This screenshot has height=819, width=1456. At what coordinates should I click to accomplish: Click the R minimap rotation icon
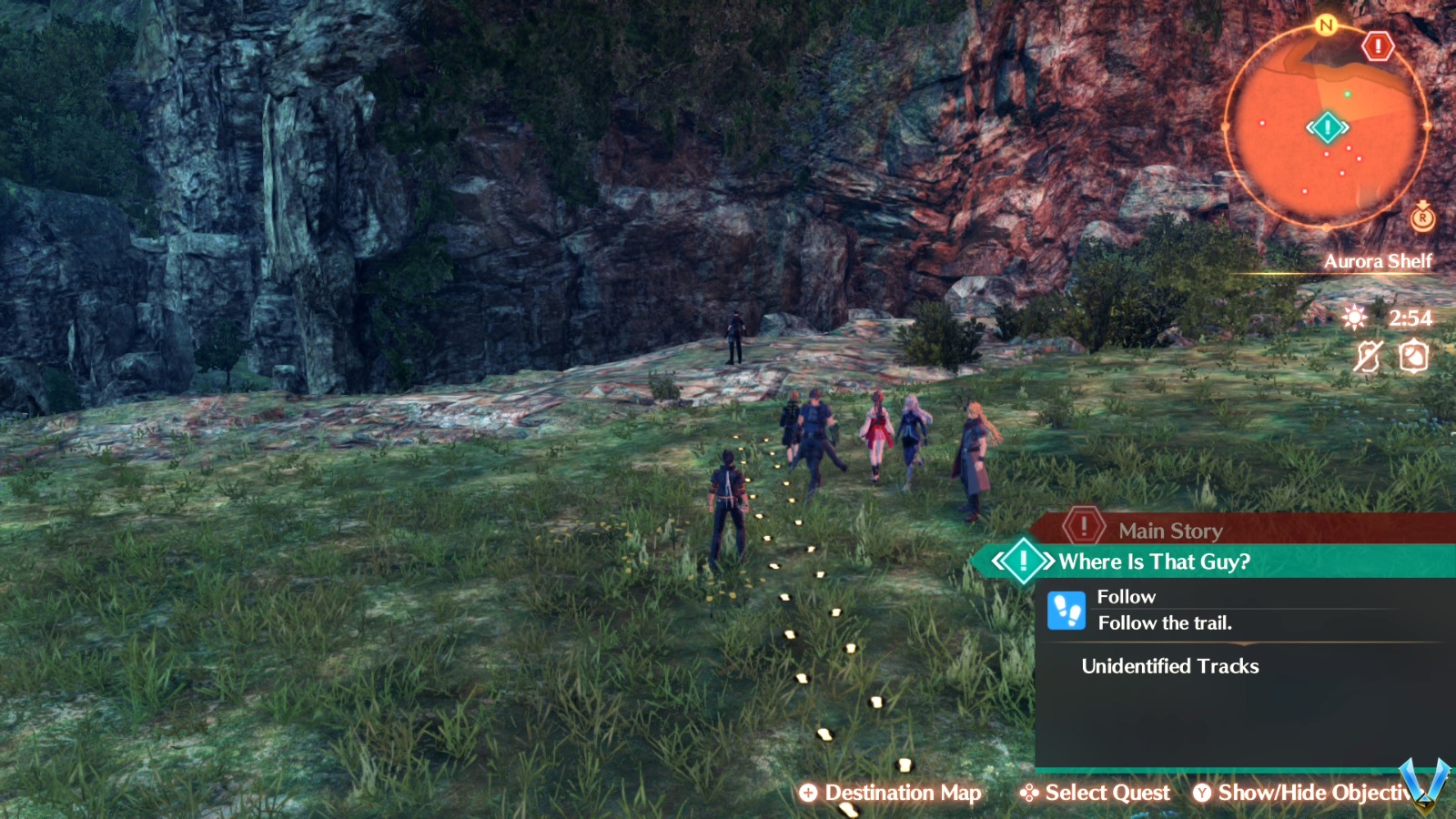(x=1422, y=218)
